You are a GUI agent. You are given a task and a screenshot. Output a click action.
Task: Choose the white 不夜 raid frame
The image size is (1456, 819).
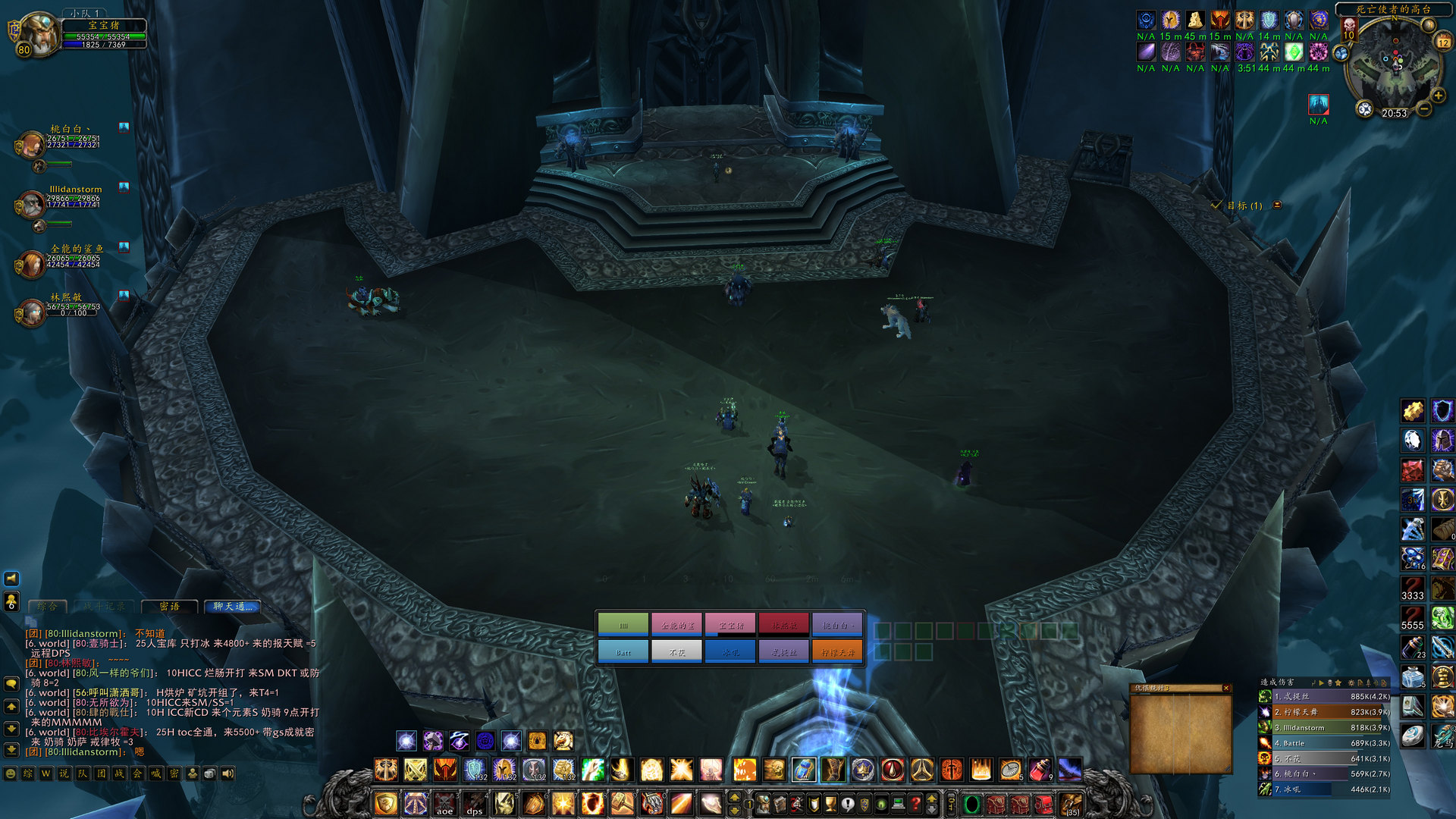click(676, 652)
